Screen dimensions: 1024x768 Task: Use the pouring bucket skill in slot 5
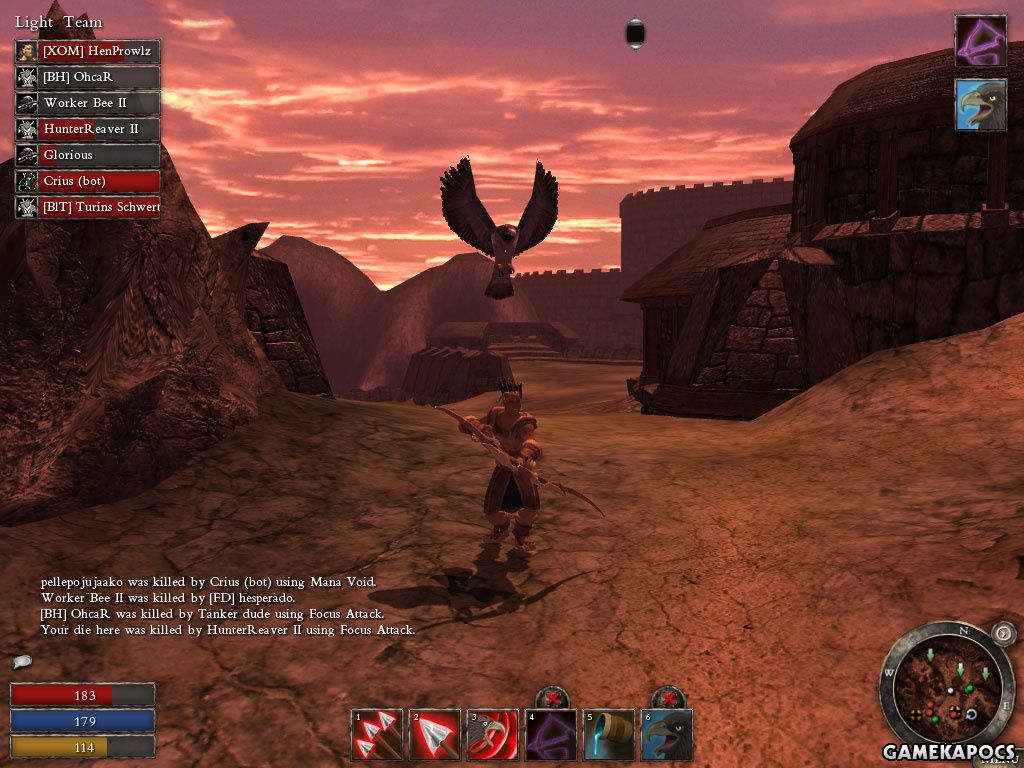[609, 735]
